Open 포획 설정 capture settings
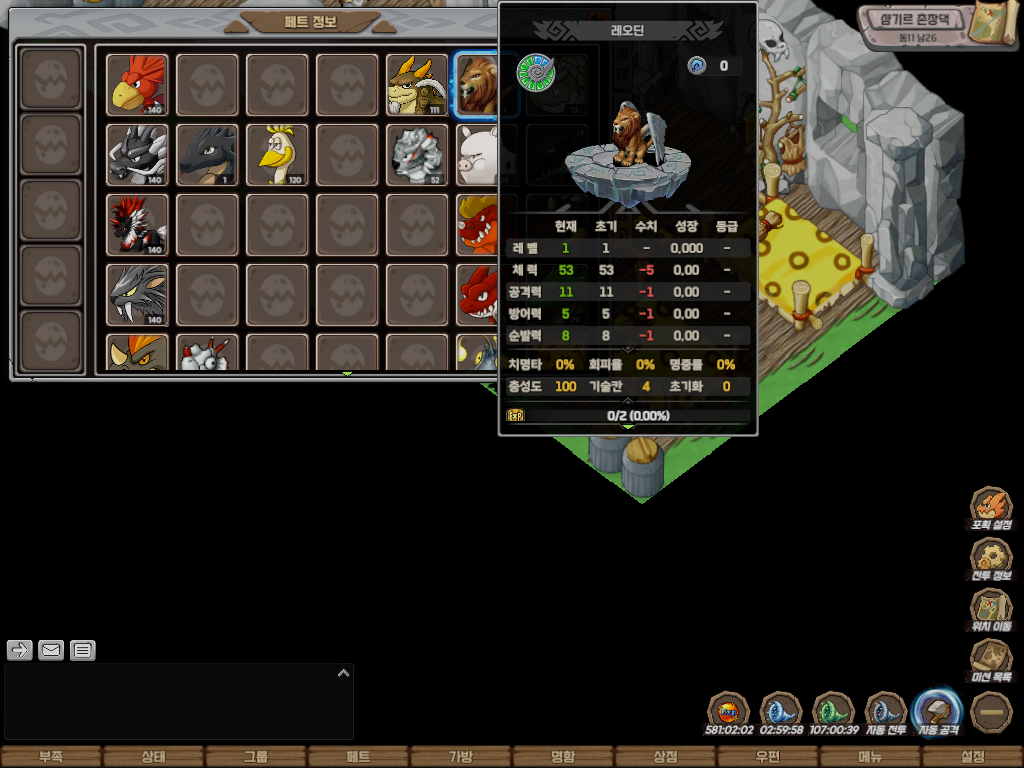The width and height of the screenshot is (1024, 768). coord(992,507)
